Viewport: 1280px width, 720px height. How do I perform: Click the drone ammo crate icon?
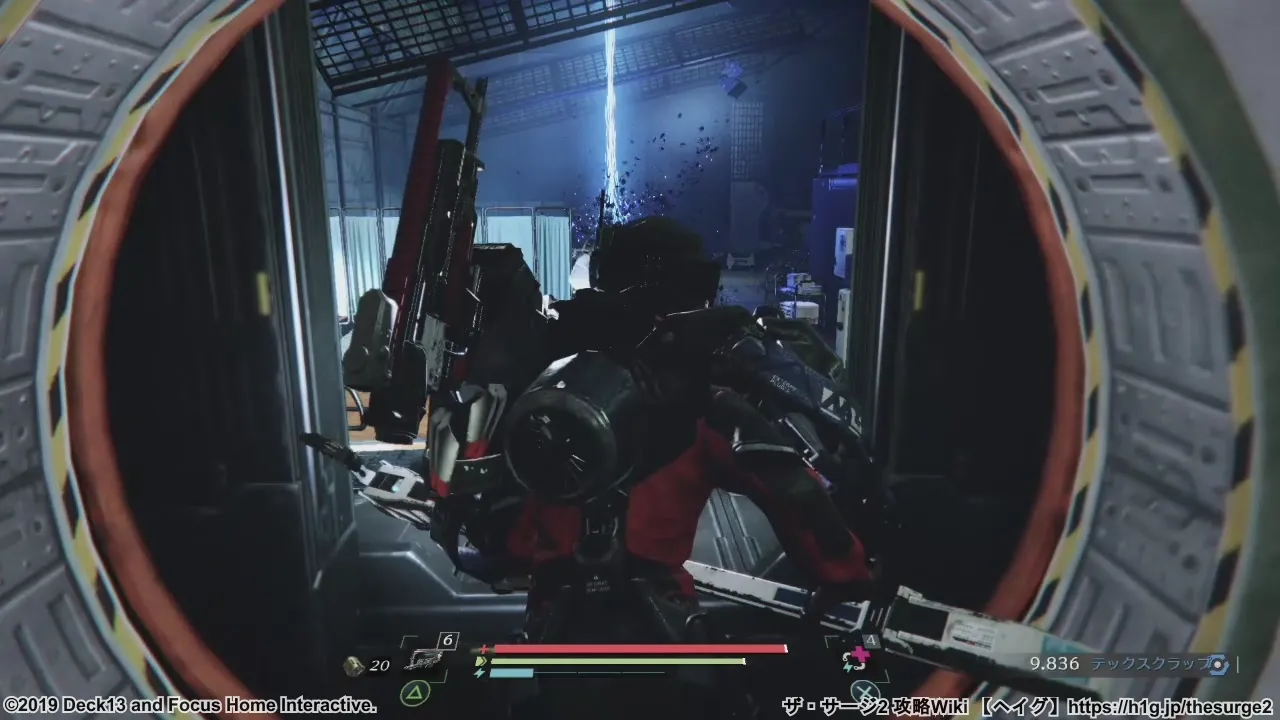(352, 665)
